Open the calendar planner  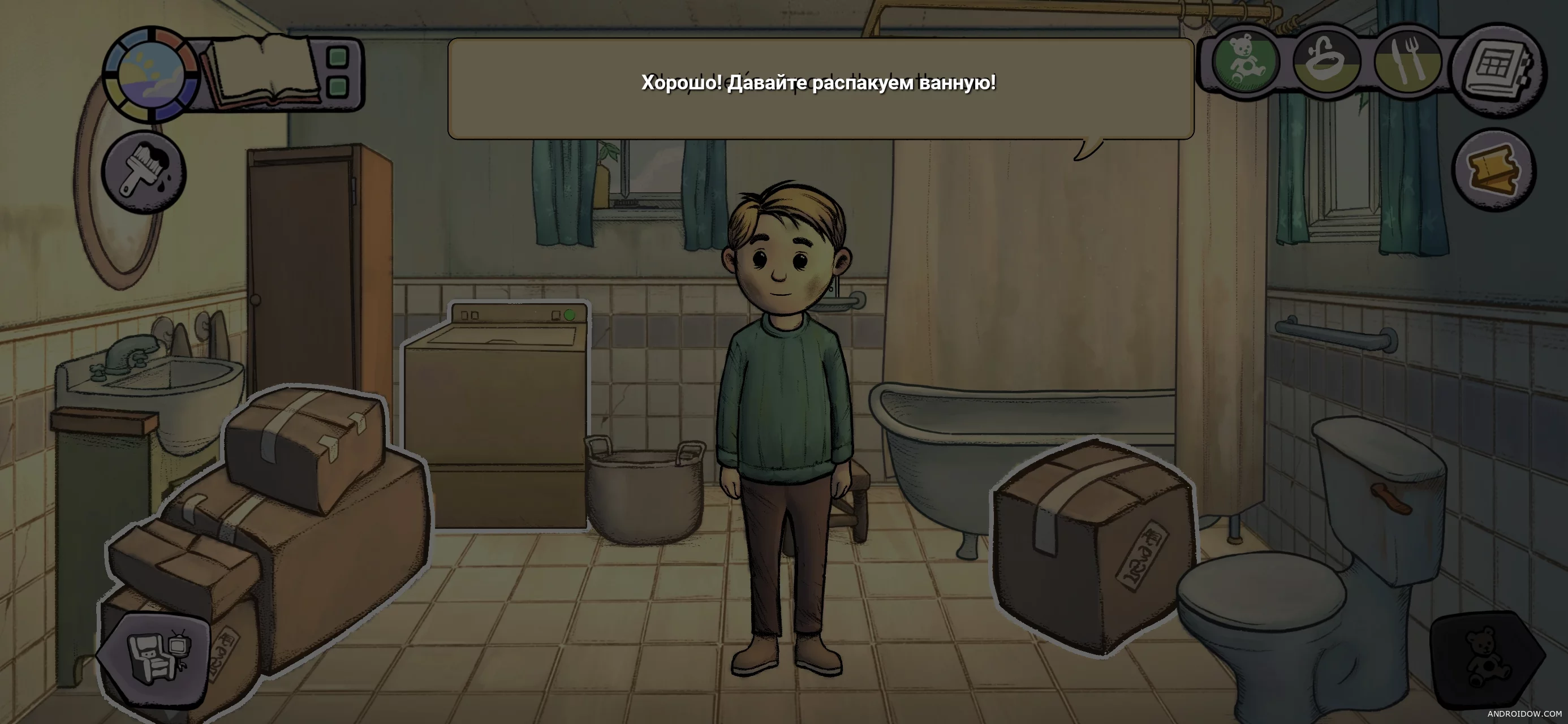click(1497, 68)
